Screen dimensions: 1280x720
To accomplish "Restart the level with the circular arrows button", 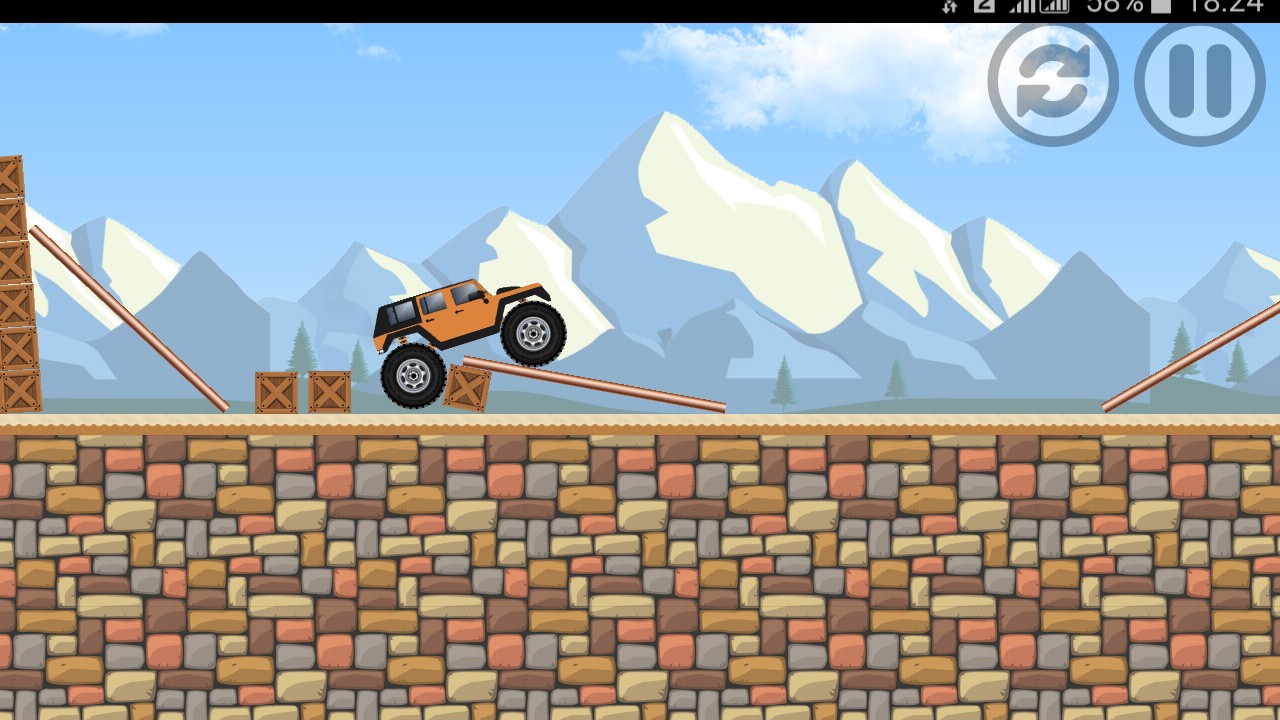I will click(x=1052, y=84).
